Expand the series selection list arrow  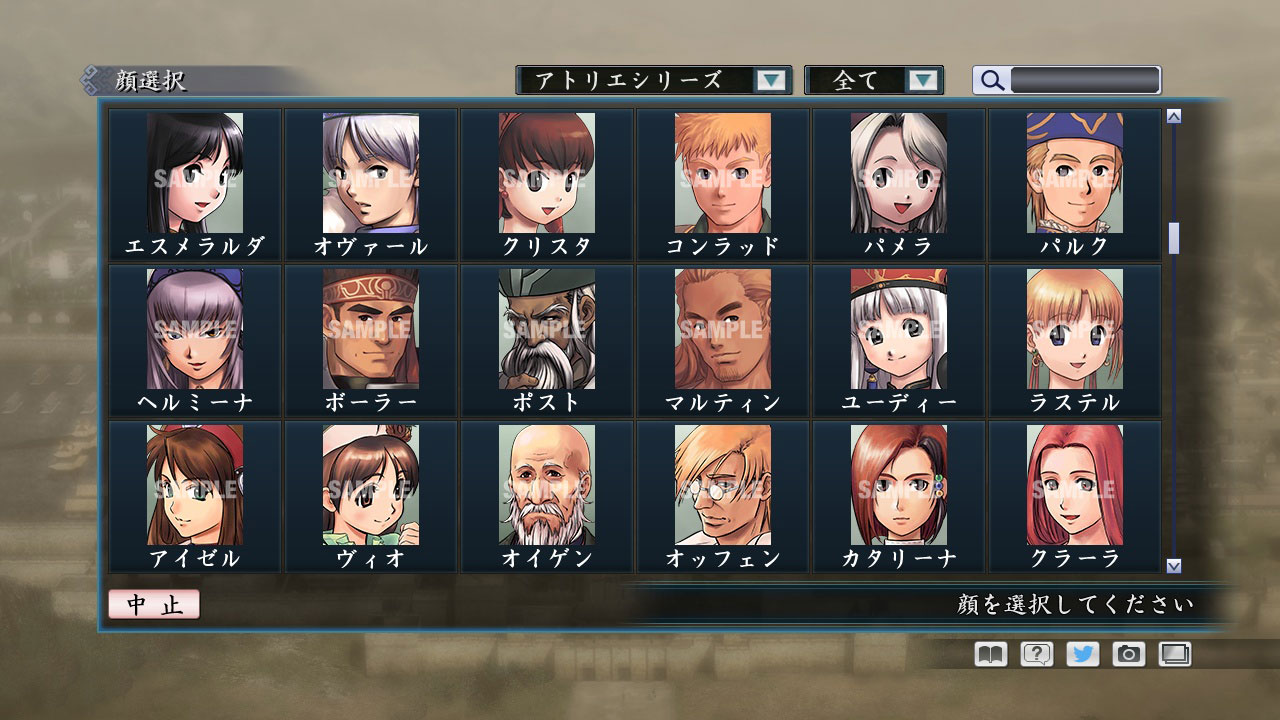pyautogui.click(x=770, y=80)
